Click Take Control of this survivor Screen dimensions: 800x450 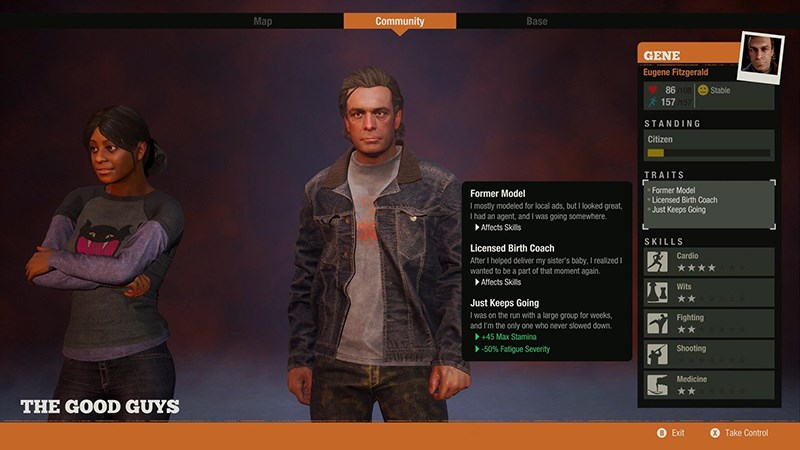coord(739,433)
